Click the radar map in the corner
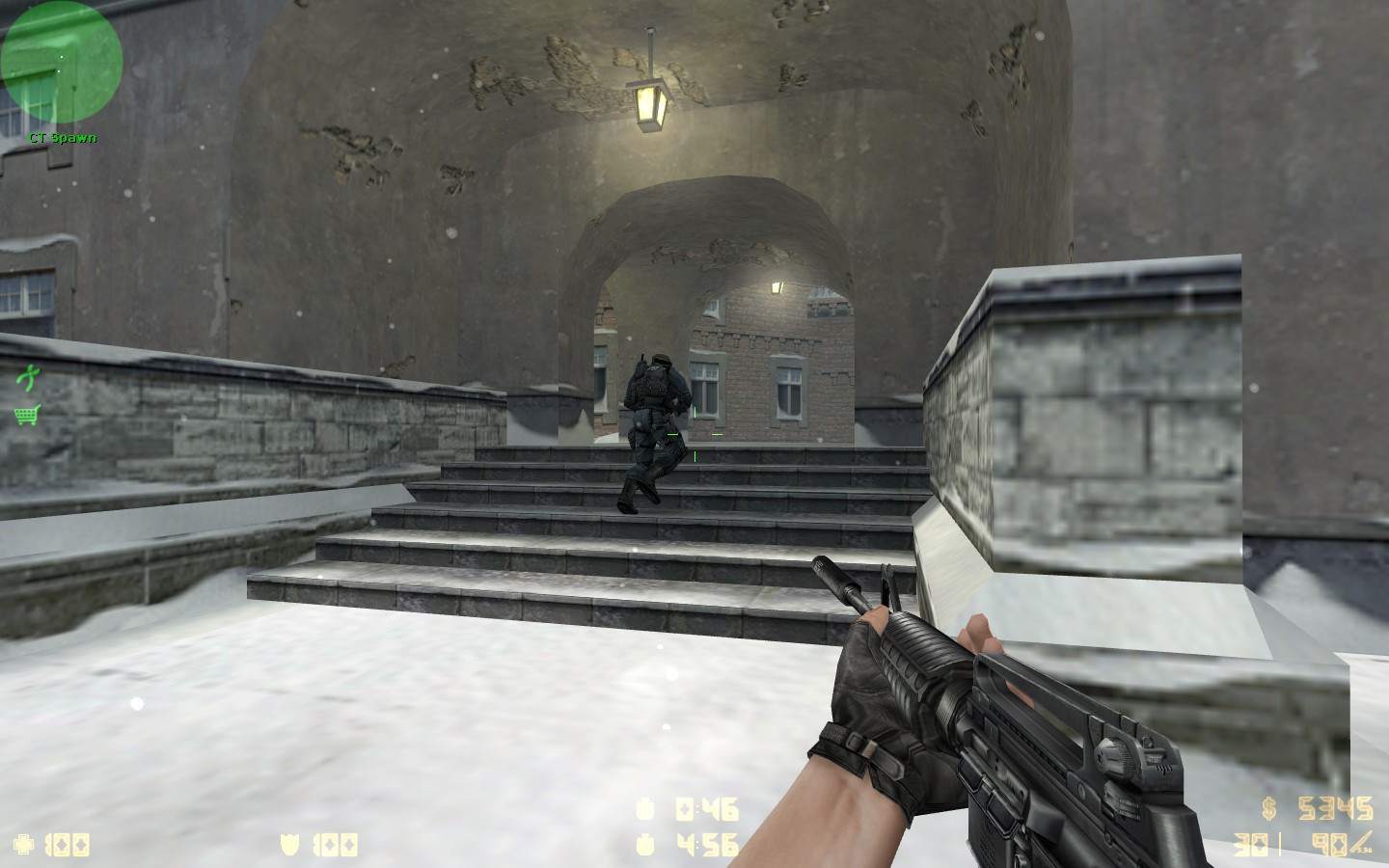Viewport: 1389px width, 868px height. tap(60, 62)
